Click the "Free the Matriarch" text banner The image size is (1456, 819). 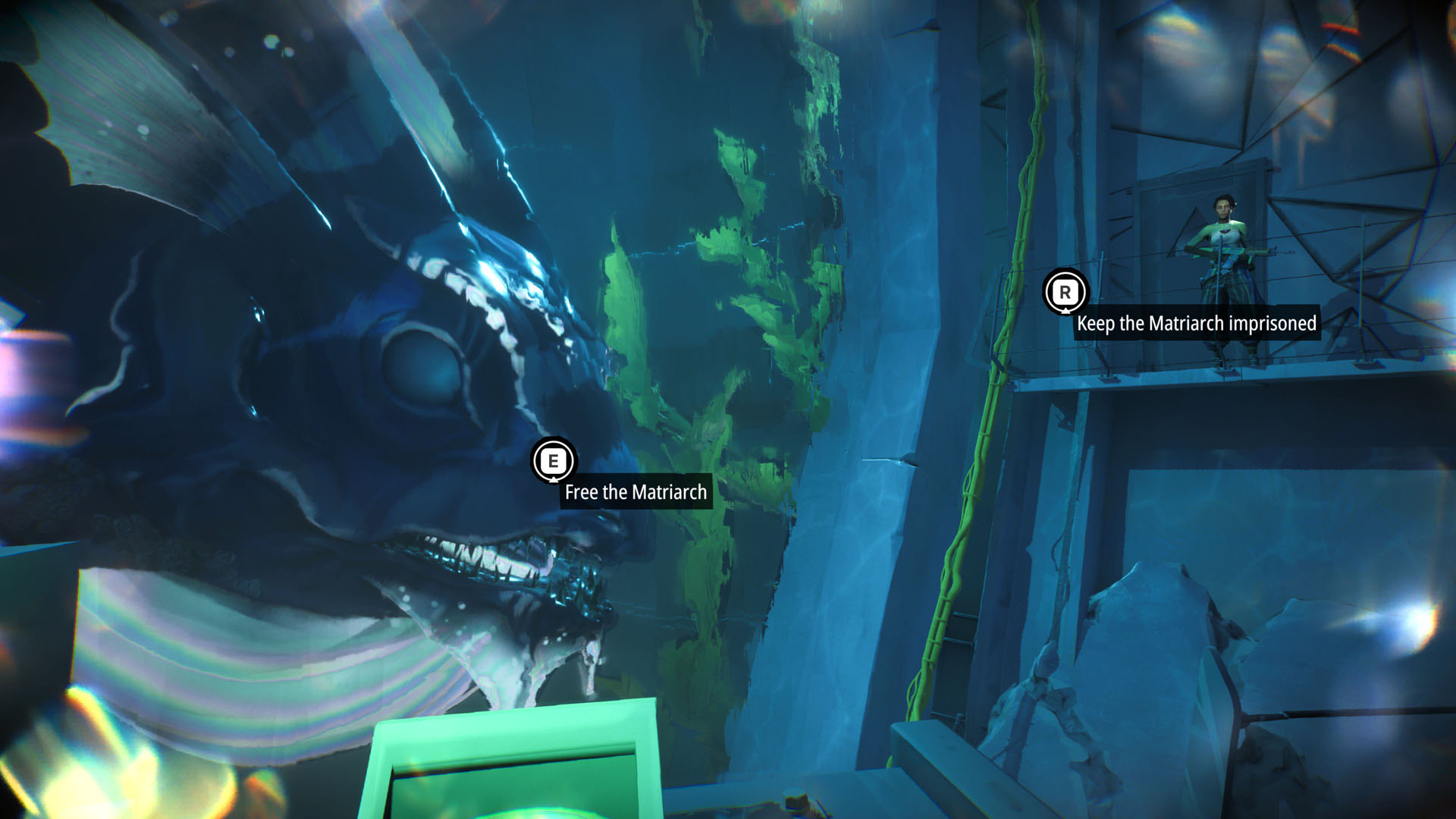tap(635, 492)
